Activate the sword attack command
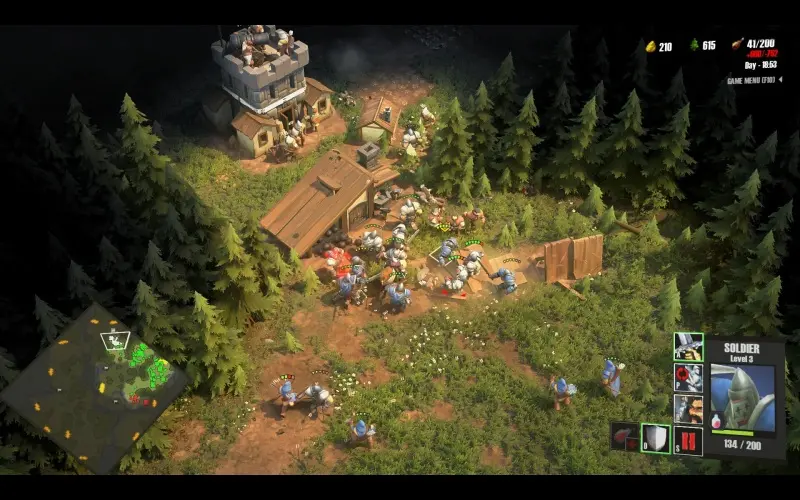Image resolution: width=800 pixels, height=500 pixels. pyautogui.click(x=688, y=348)
